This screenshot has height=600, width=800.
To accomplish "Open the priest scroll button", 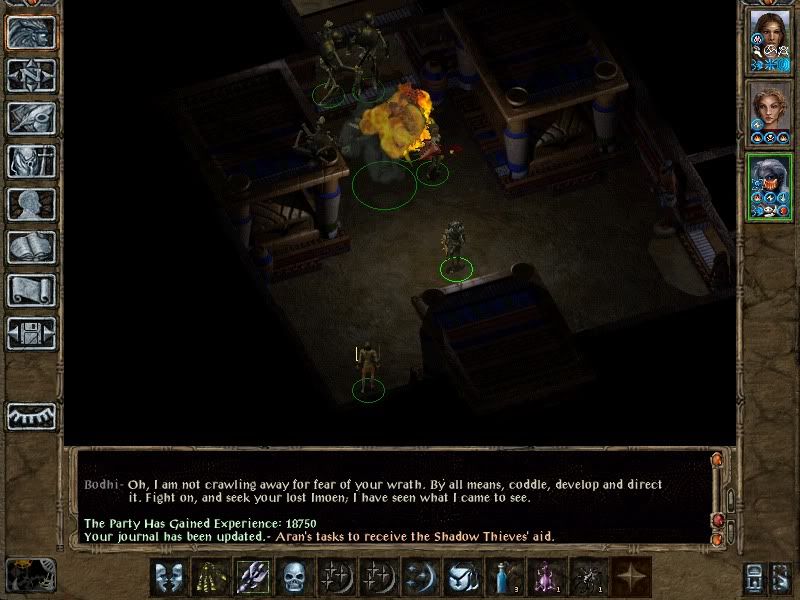I will 31,290.
